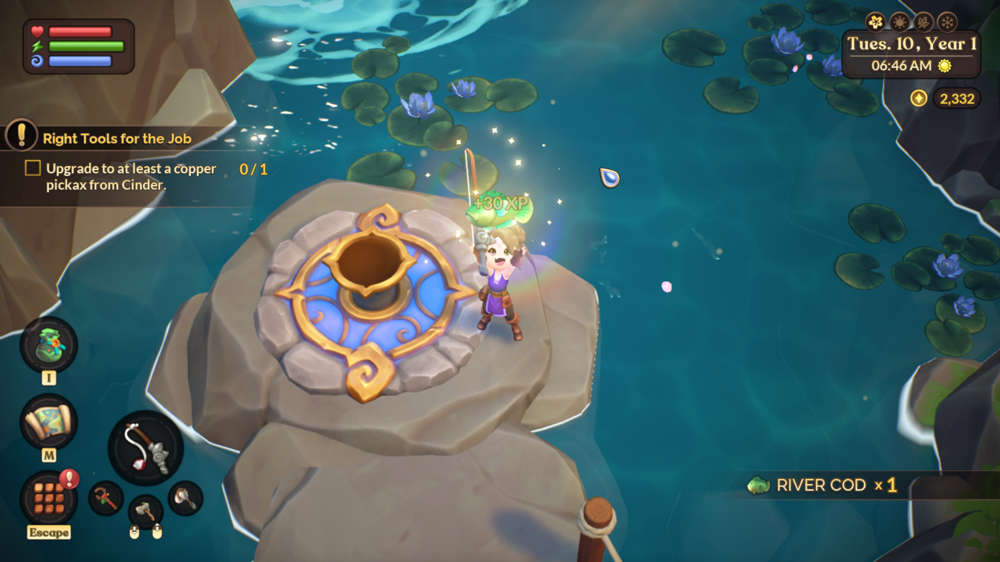Switch to the hoe tool slot
This screenshot has width=1000, height=562.
106,497
